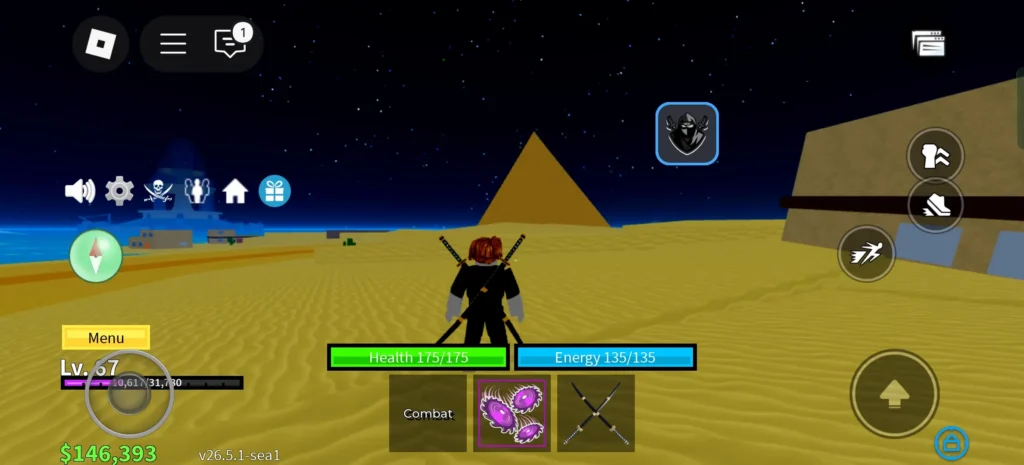
Task: Open the yellow Menu button
Action: (x=106, y=338)
